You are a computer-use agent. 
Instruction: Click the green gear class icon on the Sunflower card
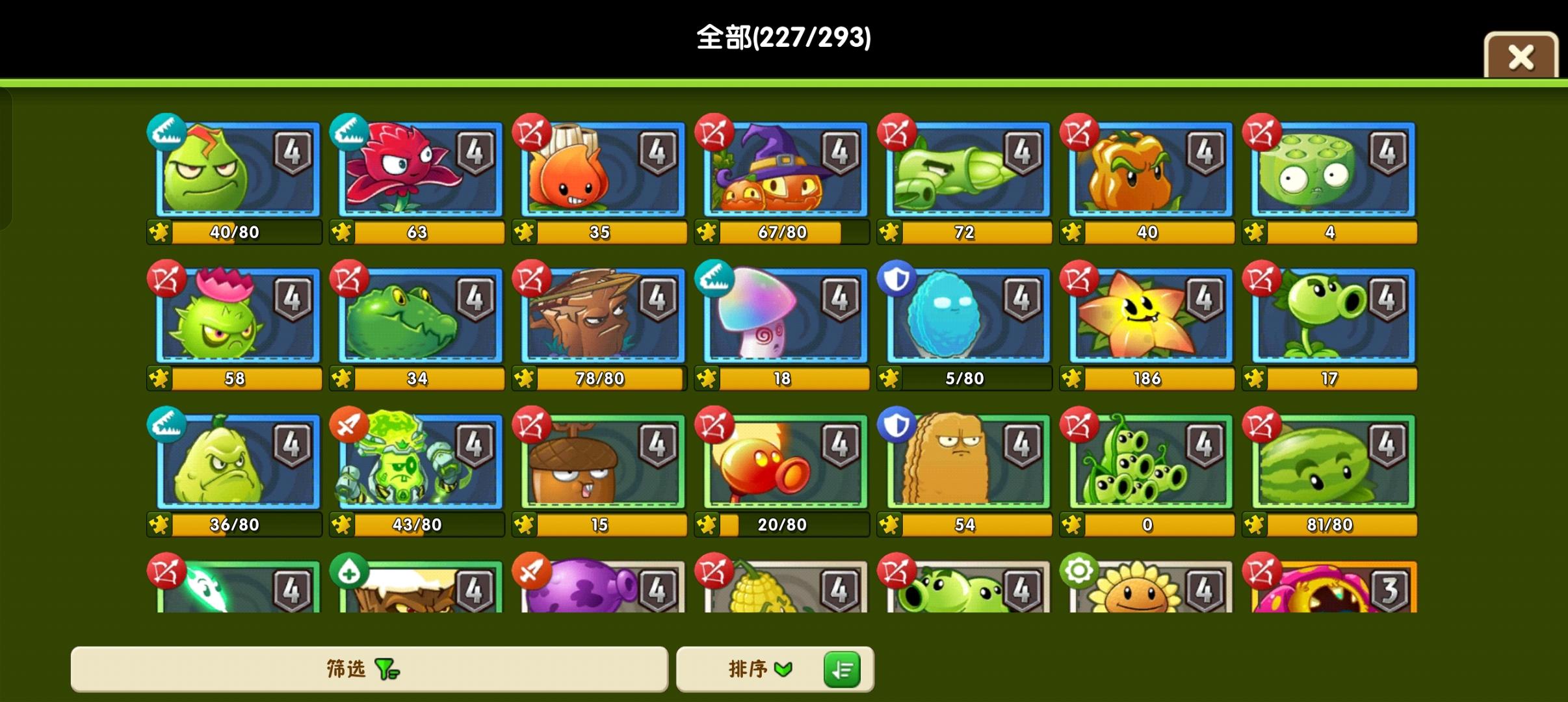click(x=1079, y=570)
